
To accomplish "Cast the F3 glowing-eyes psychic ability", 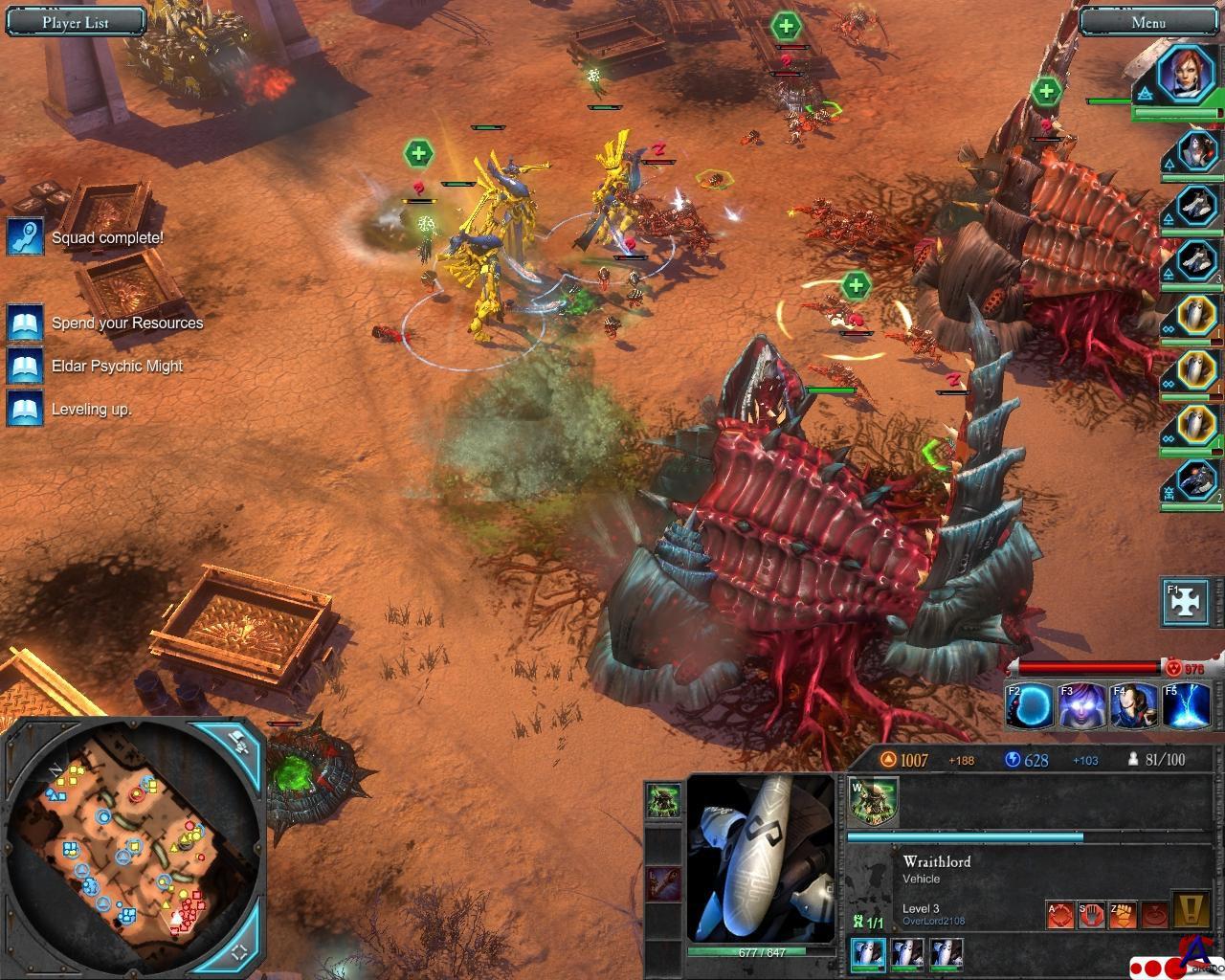I will click(1081, 705).
